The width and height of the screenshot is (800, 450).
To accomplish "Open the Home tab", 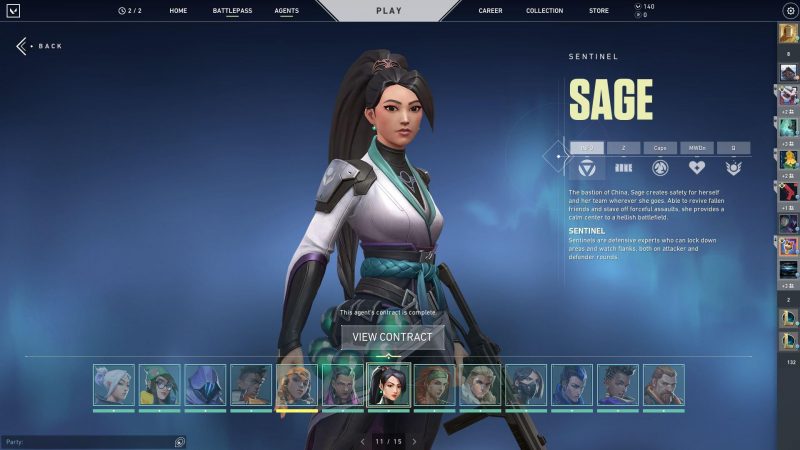I will coord(178,11).
